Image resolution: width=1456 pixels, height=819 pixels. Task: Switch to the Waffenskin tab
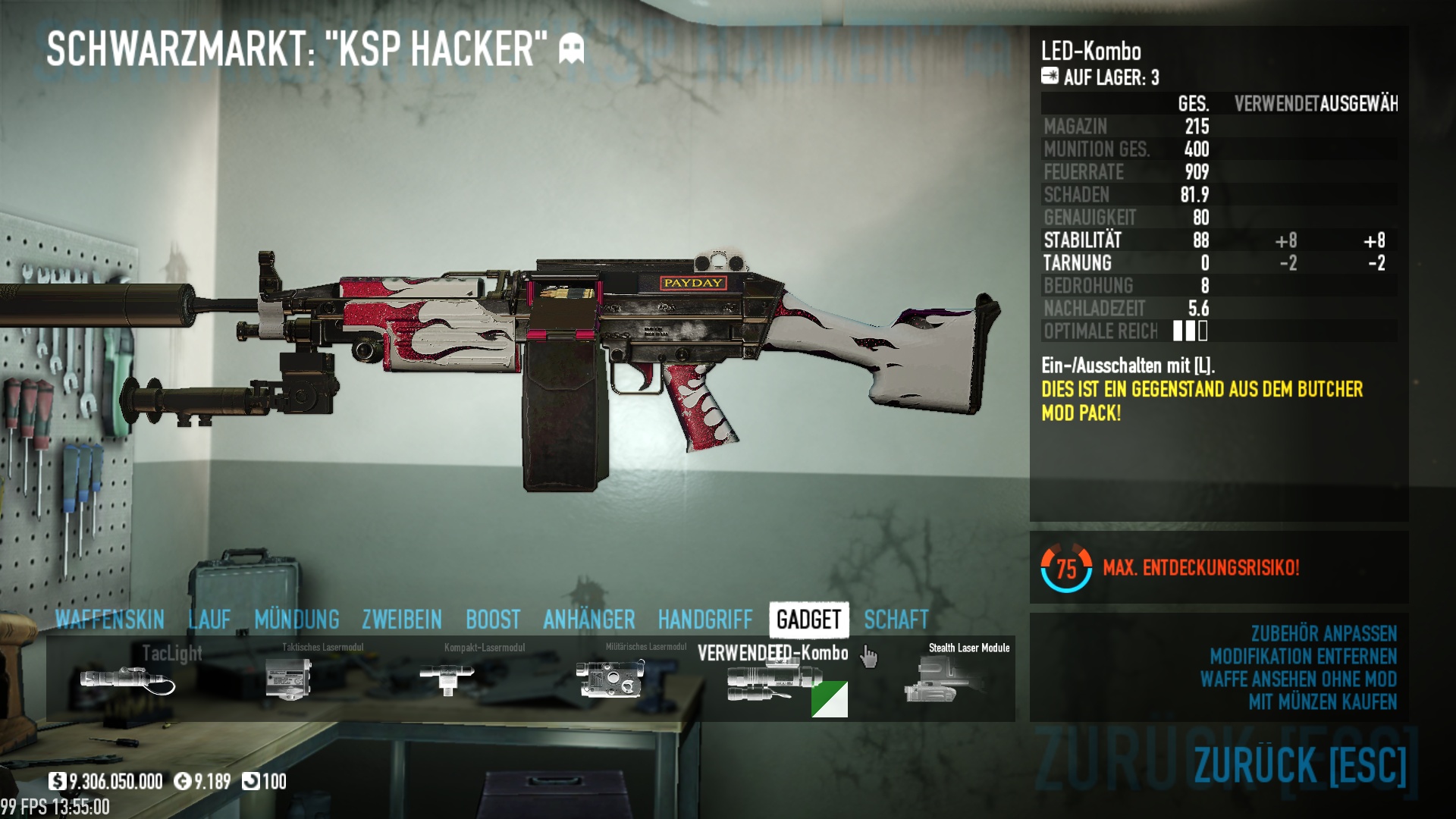click(x=110, y=620)
